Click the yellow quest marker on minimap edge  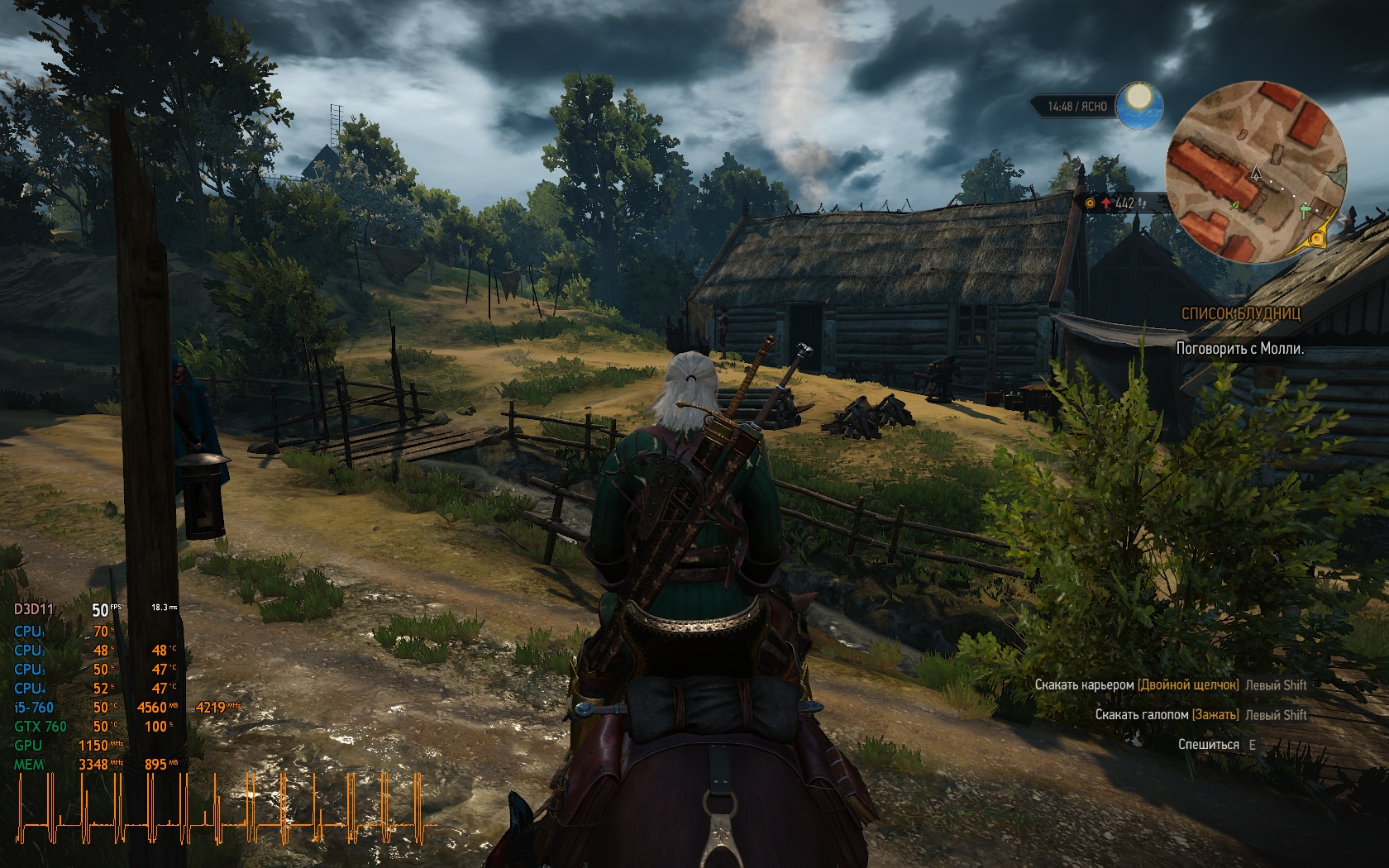[1317, 240]
